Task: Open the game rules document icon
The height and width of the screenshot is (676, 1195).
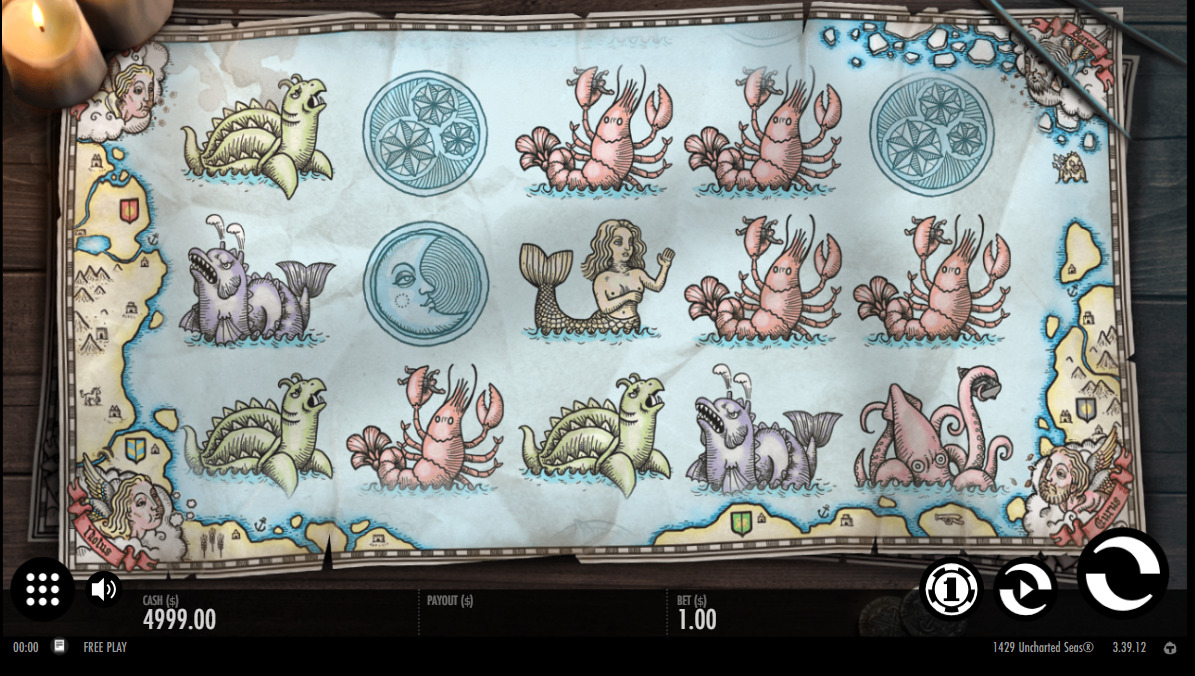Action: [60, 647]
